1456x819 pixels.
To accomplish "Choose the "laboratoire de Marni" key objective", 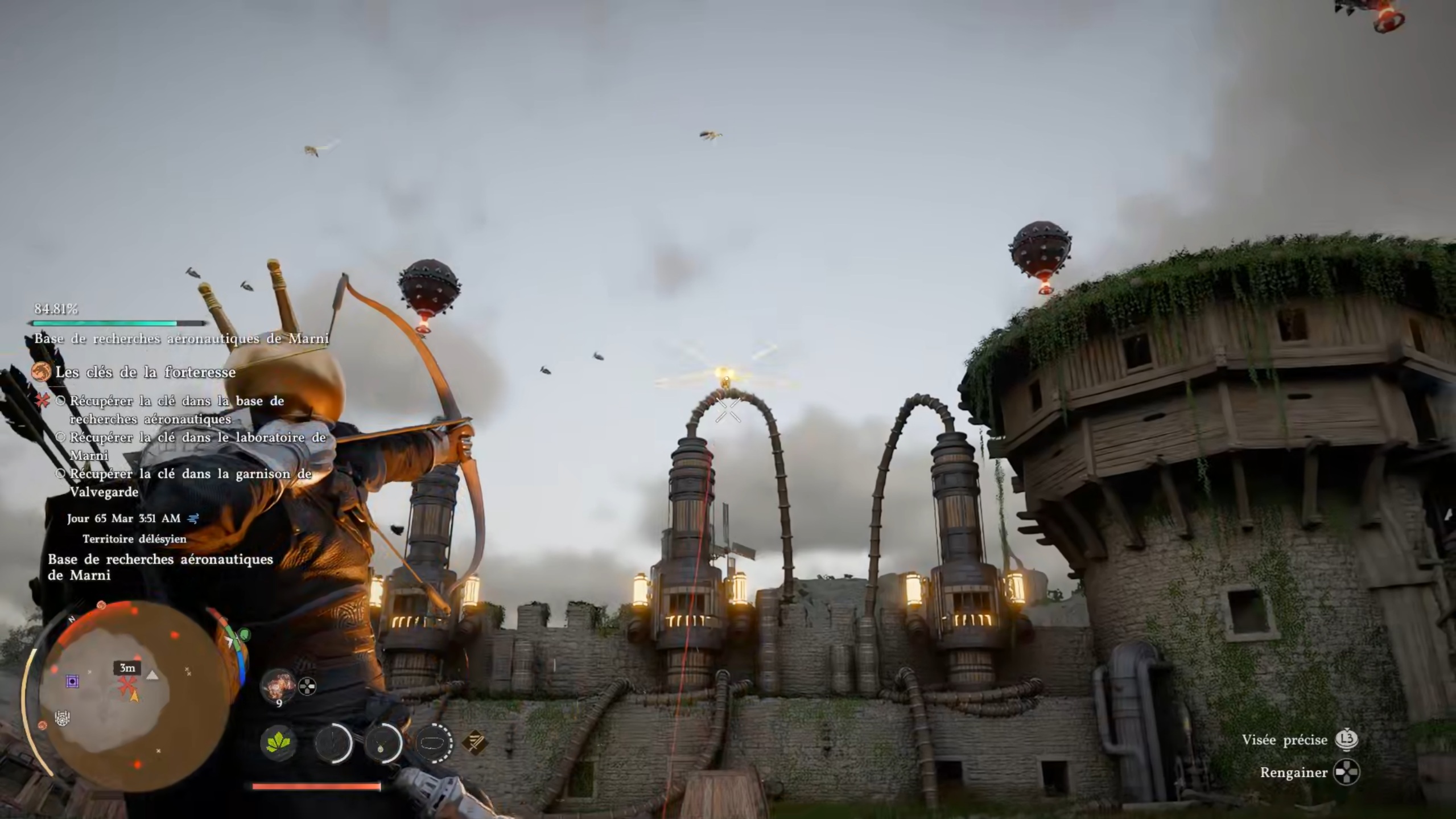I will (x=197, y=446).
